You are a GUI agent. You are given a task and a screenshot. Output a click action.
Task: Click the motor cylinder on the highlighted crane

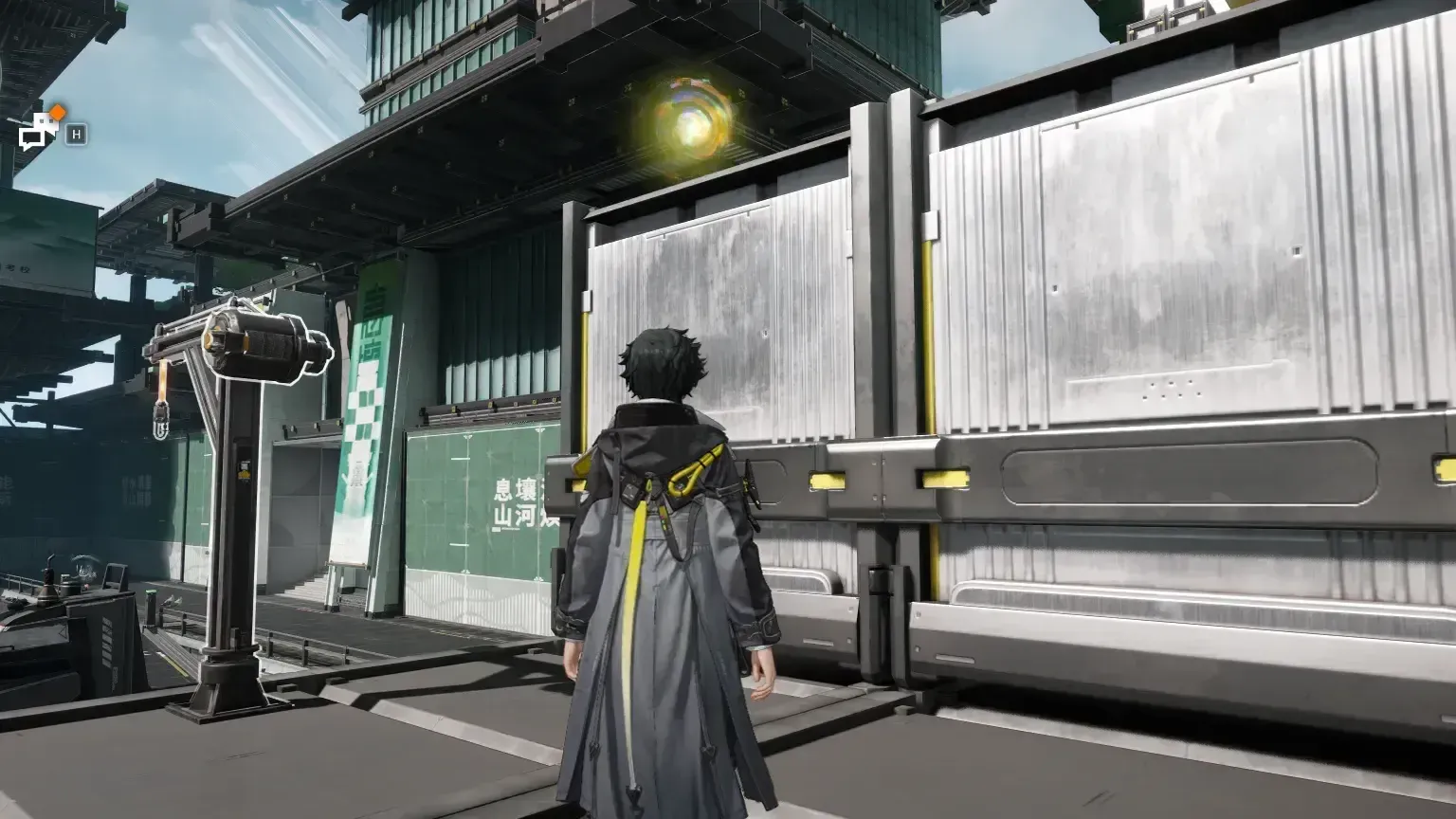[265, 346]
